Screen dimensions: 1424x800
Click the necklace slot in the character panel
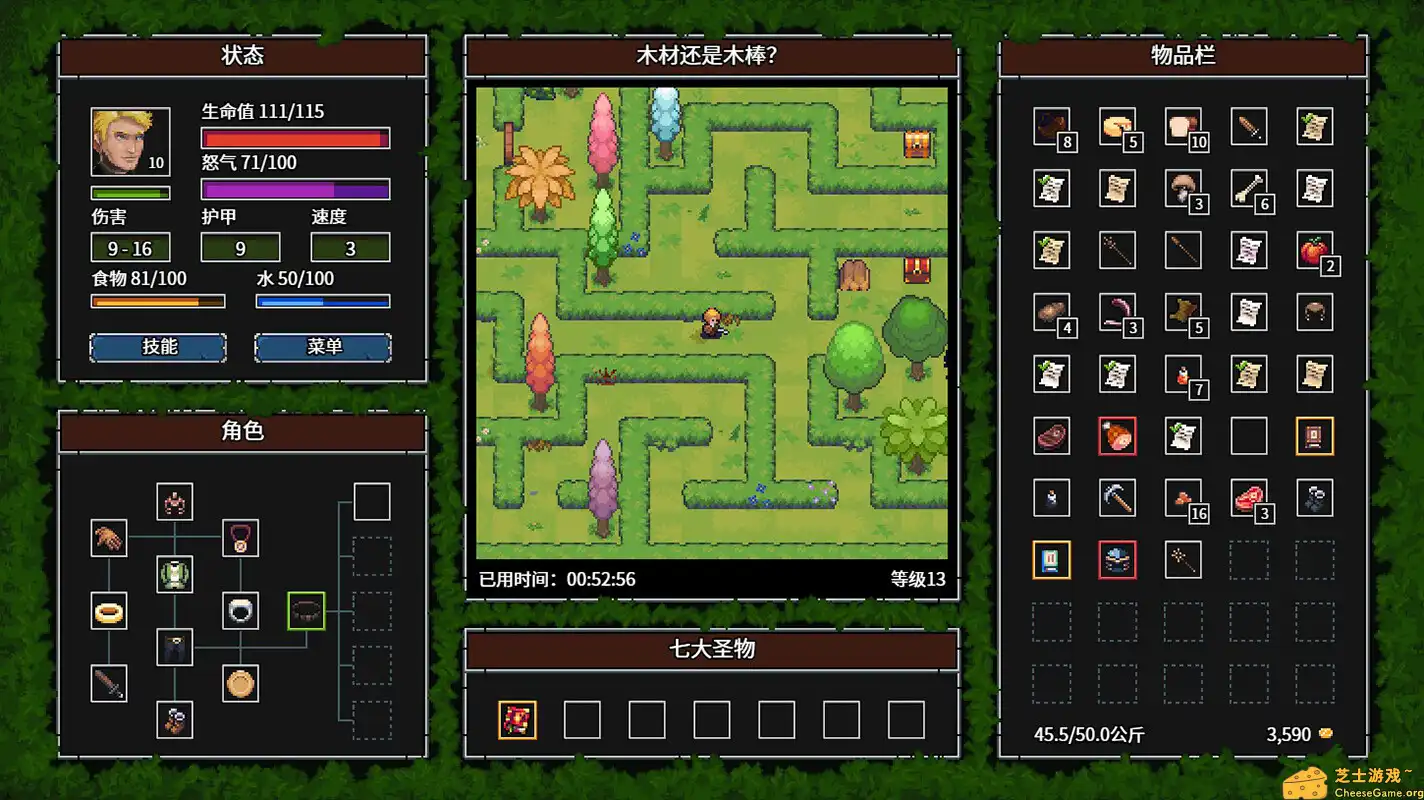click(x=240, y=538)
